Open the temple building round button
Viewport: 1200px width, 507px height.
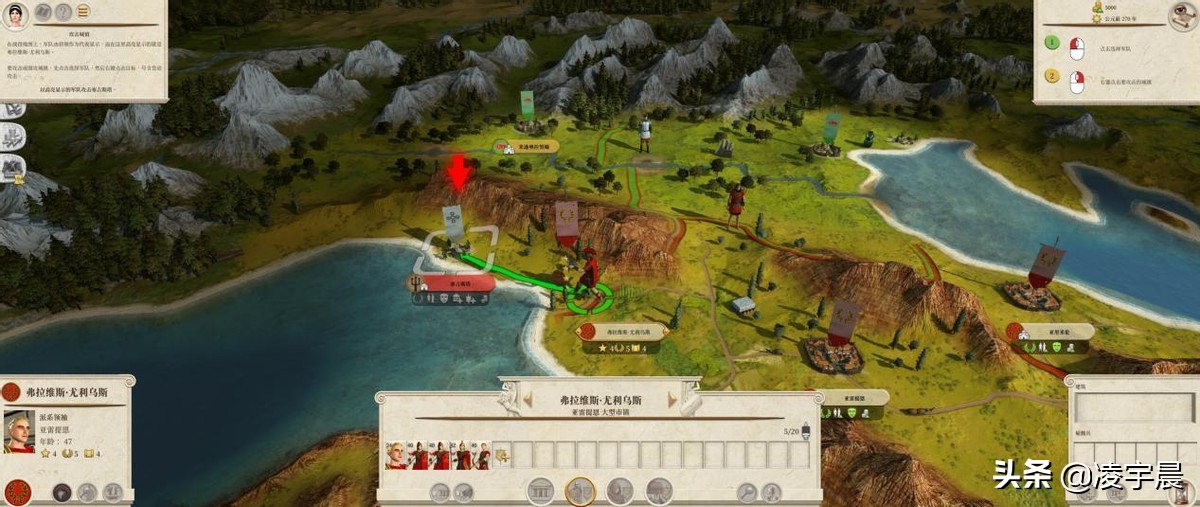[540, 491]
